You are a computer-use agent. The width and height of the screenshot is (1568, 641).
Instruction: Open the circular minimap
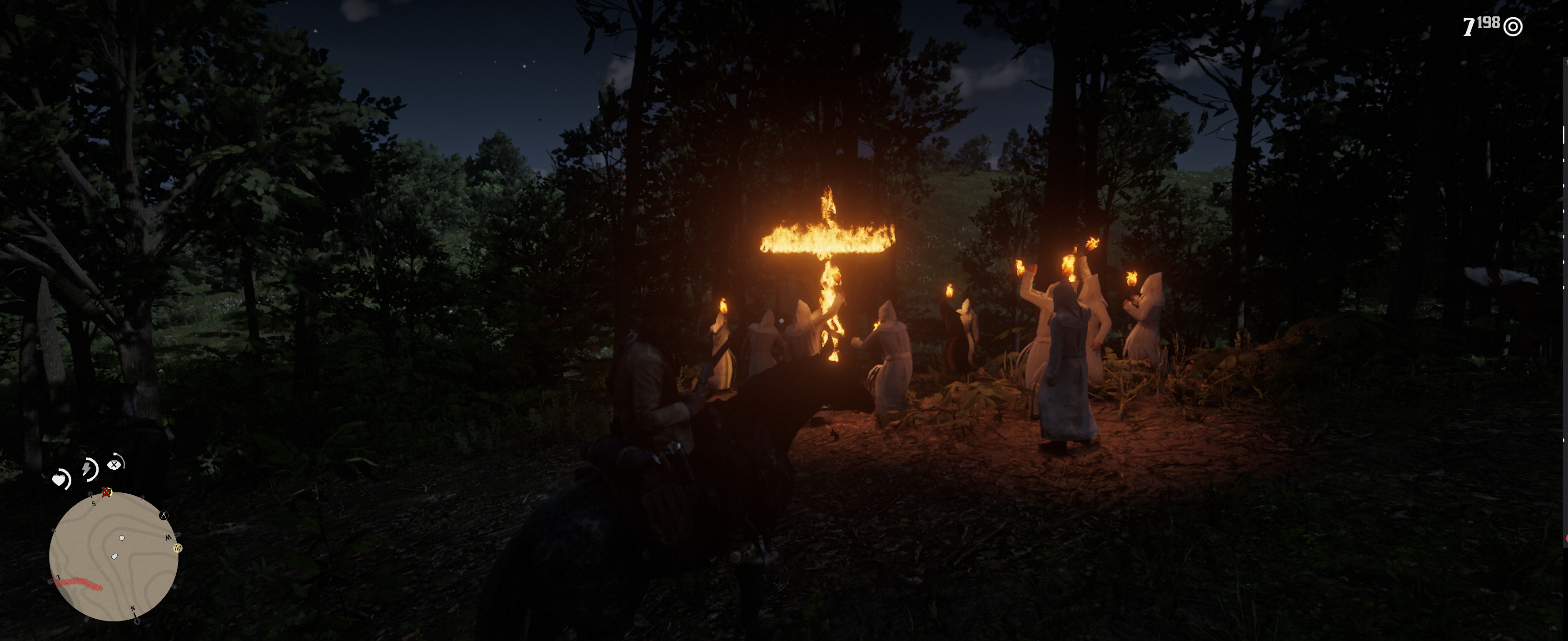(x=113, y=557)
